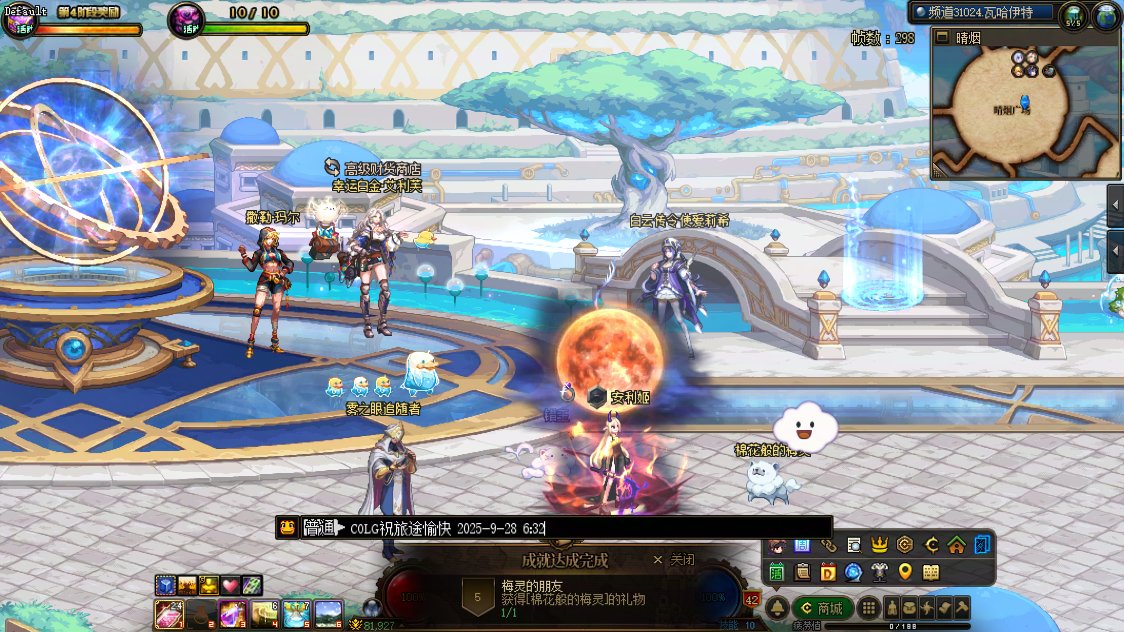Open the world globe icon

click(x=1105, y=16)
